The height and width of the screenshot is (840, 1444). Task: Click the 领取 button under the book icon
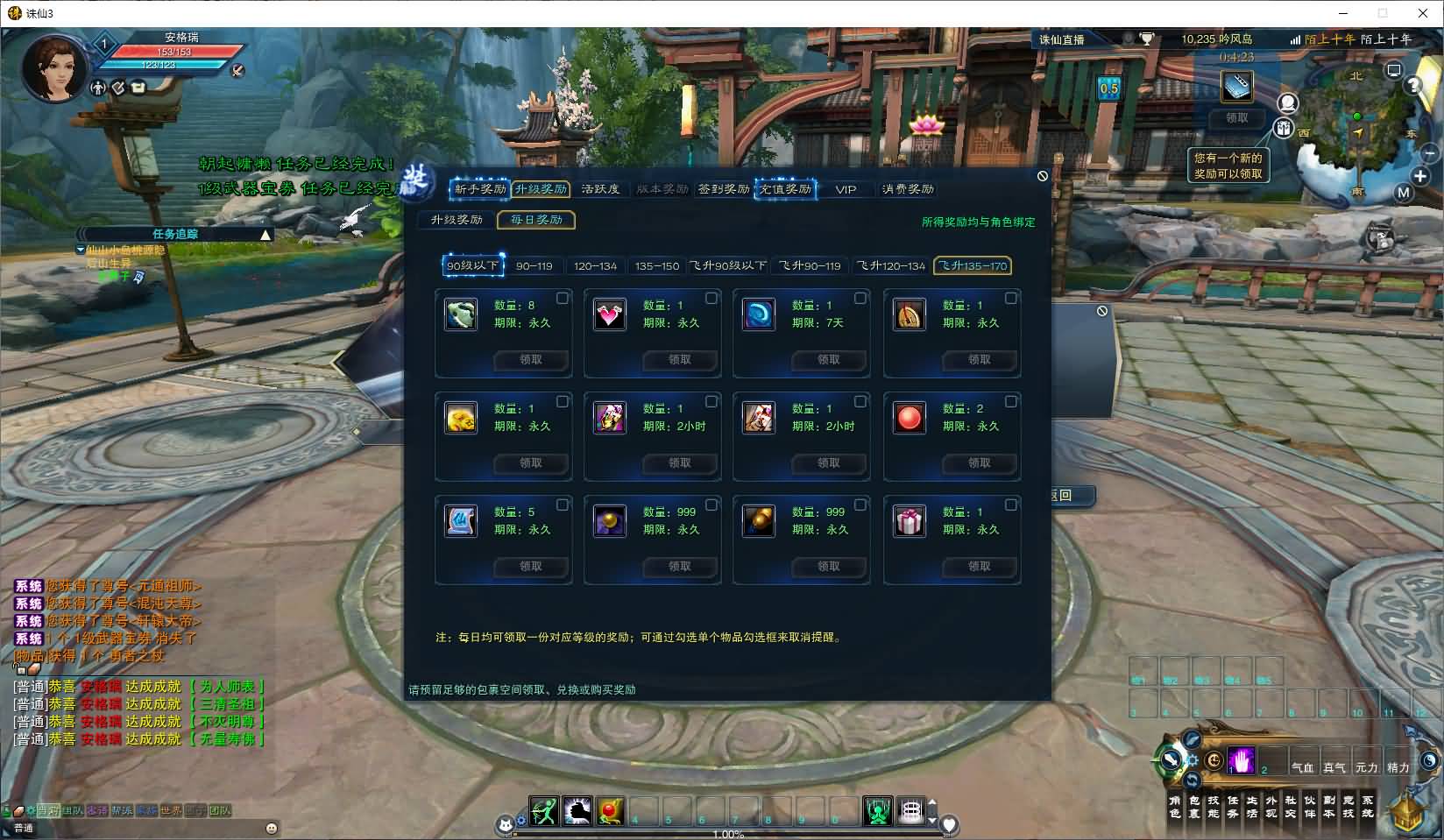click(x=1236, y=118)
